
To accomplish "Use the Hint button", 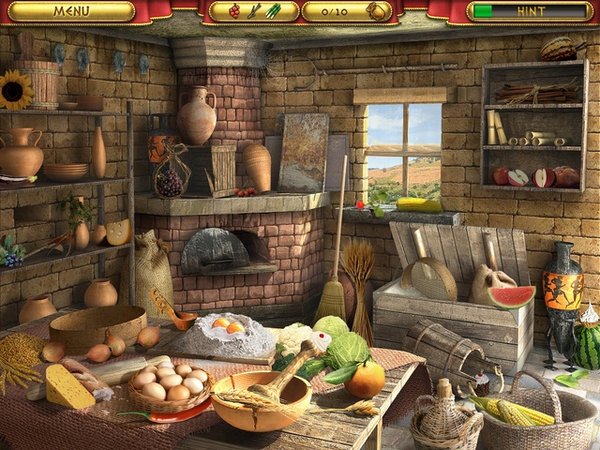I will point(527,11).
